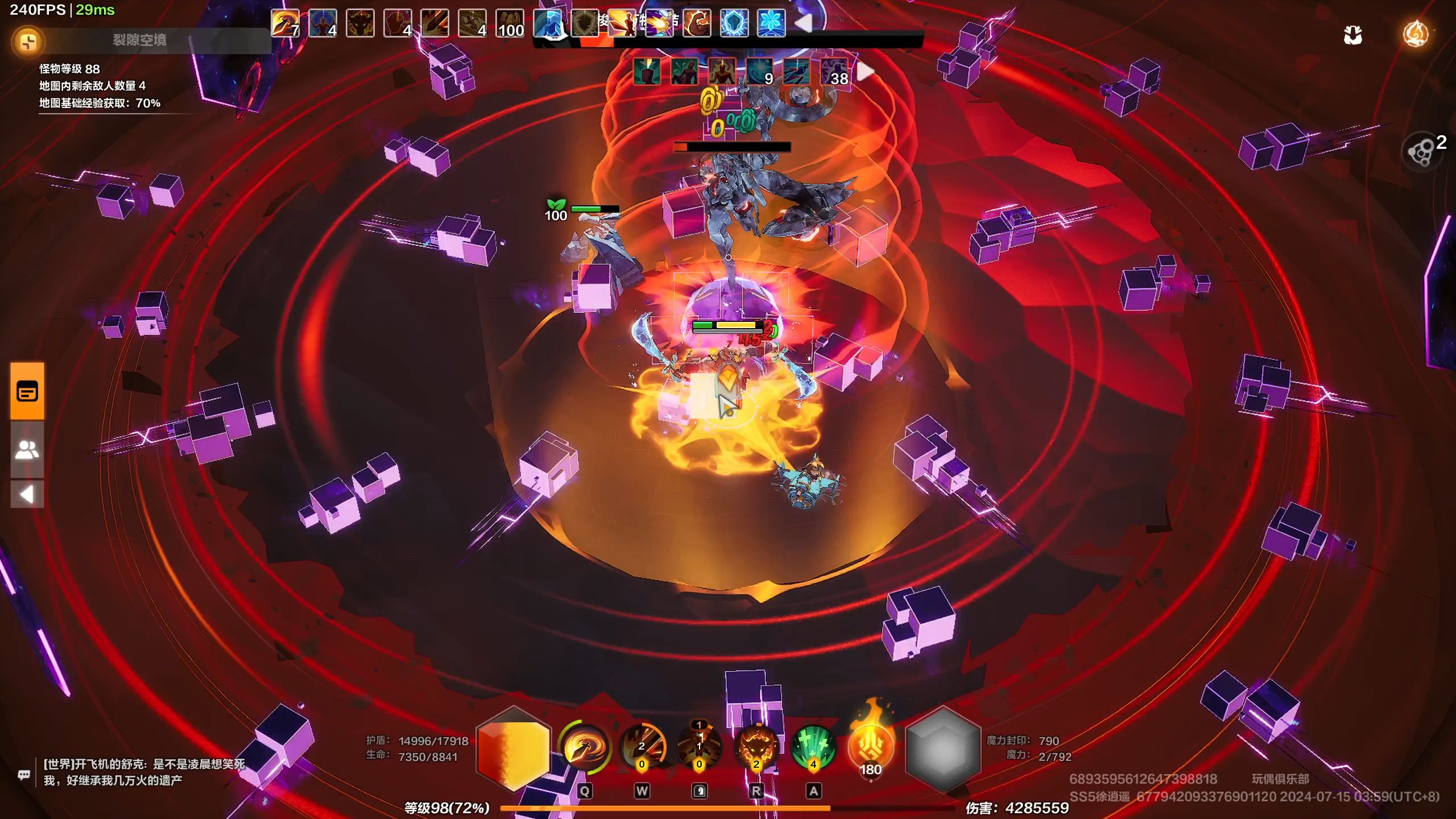Screen dimensions: 1456x819
Task: Cast the green crosses healing skill
Action: click(x=814, y=747)
